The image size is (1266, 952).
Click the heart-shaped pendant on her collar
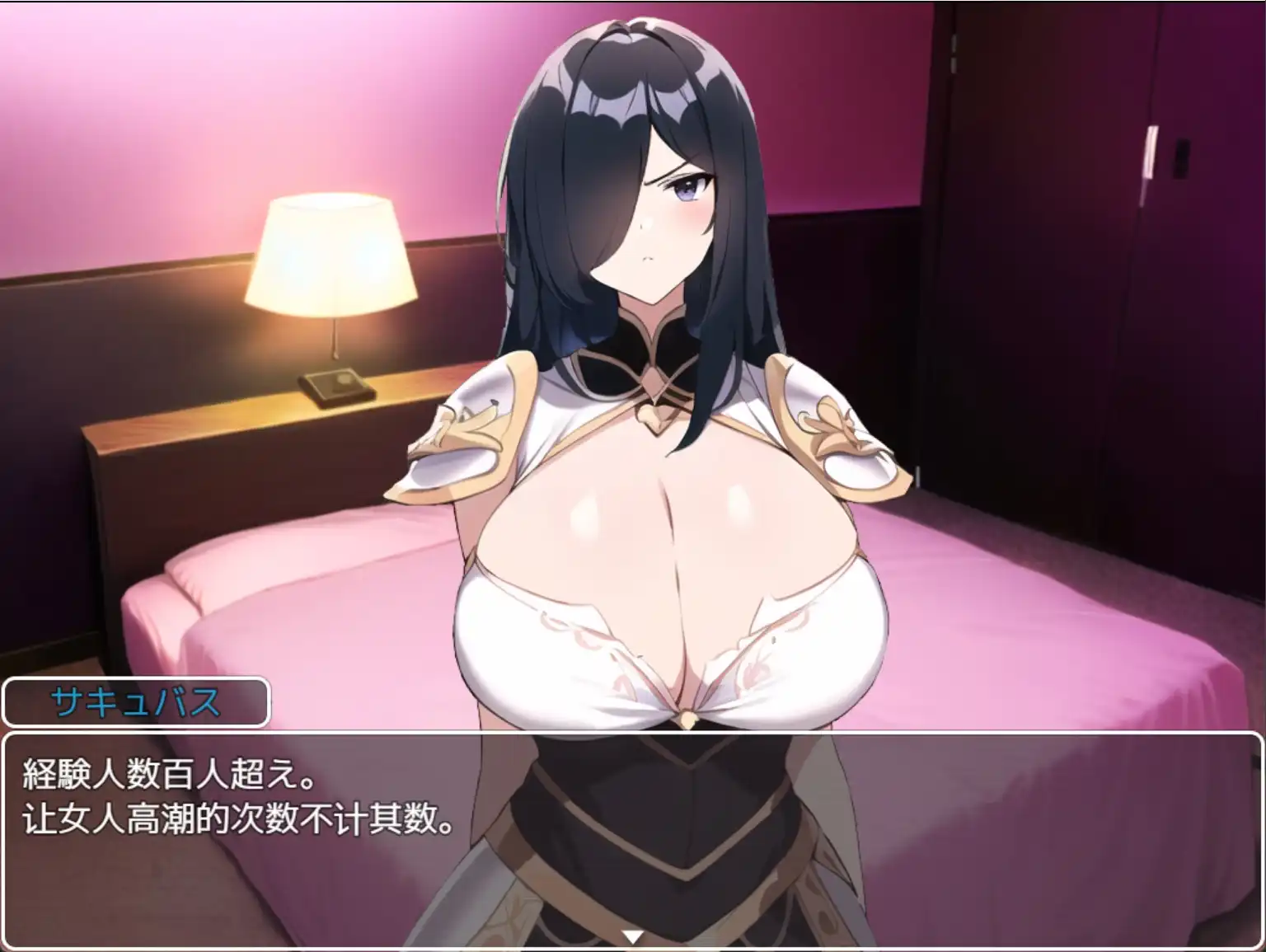point(654,416)
